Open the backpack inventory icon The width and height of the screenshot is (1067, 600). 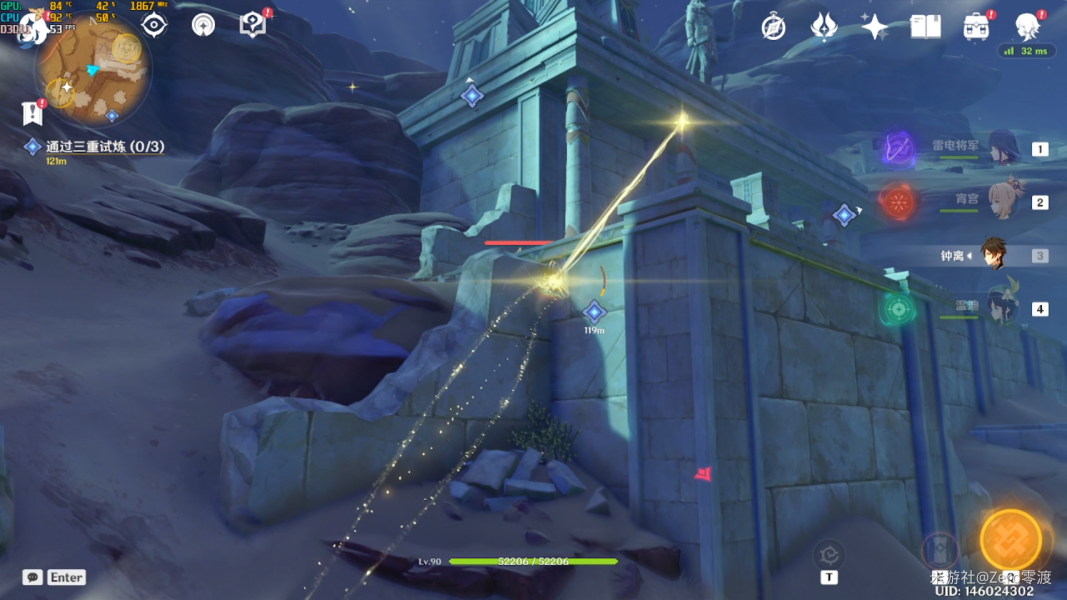[977, 27]
